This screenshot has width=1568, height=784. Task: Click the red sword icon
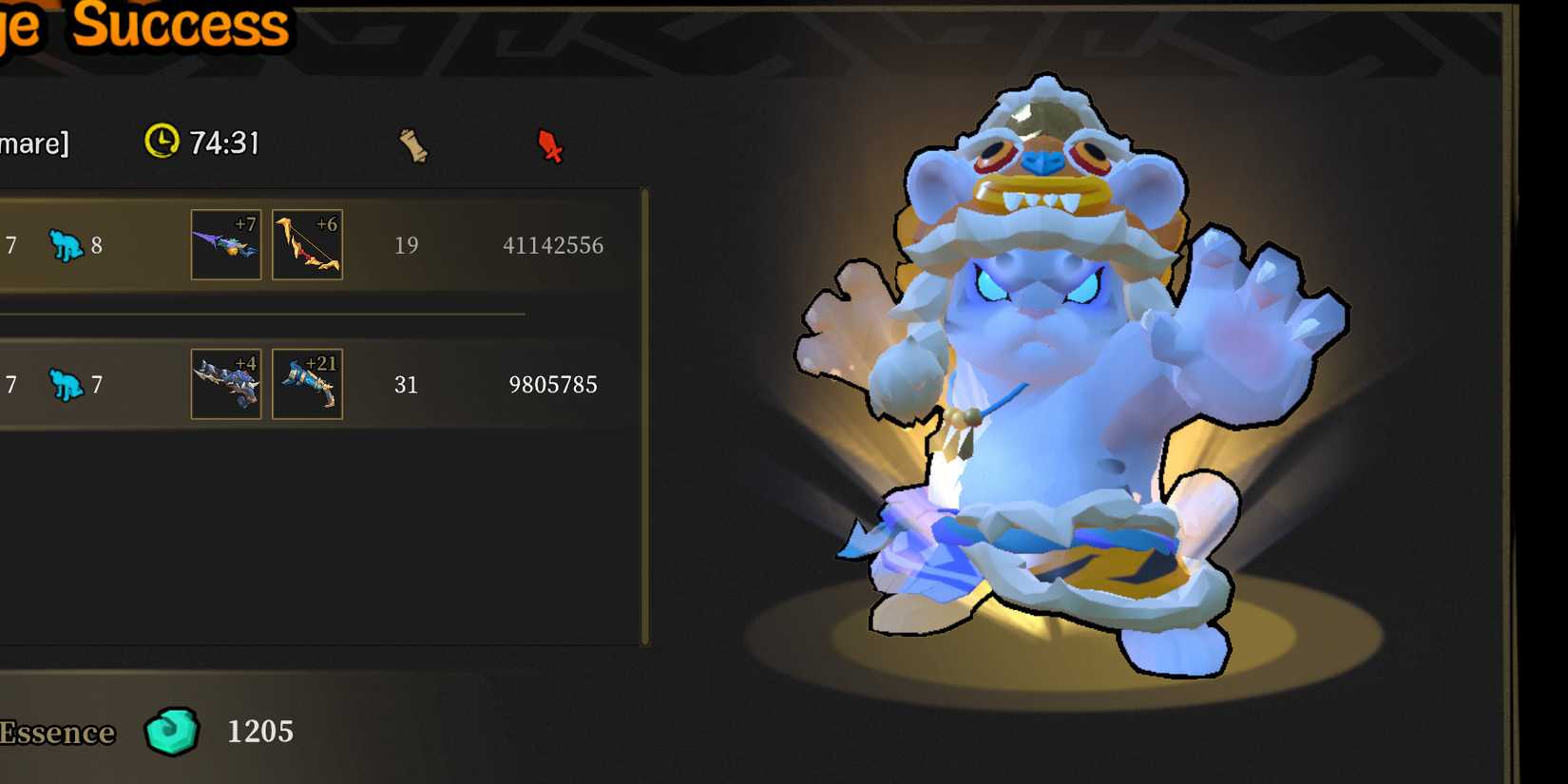[x=549, y=146]
